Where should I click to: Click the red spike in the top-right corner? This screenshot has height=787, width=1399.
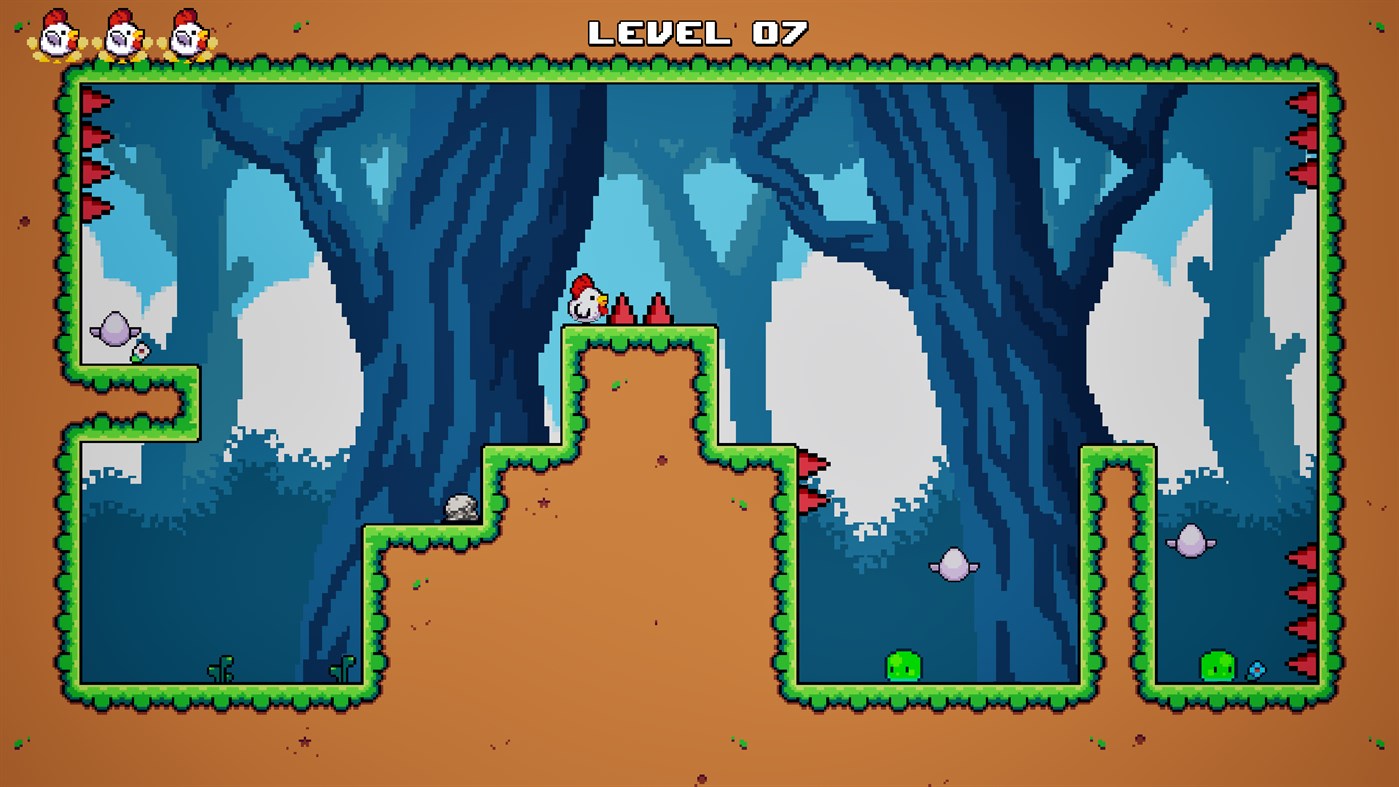[1308, 100]
